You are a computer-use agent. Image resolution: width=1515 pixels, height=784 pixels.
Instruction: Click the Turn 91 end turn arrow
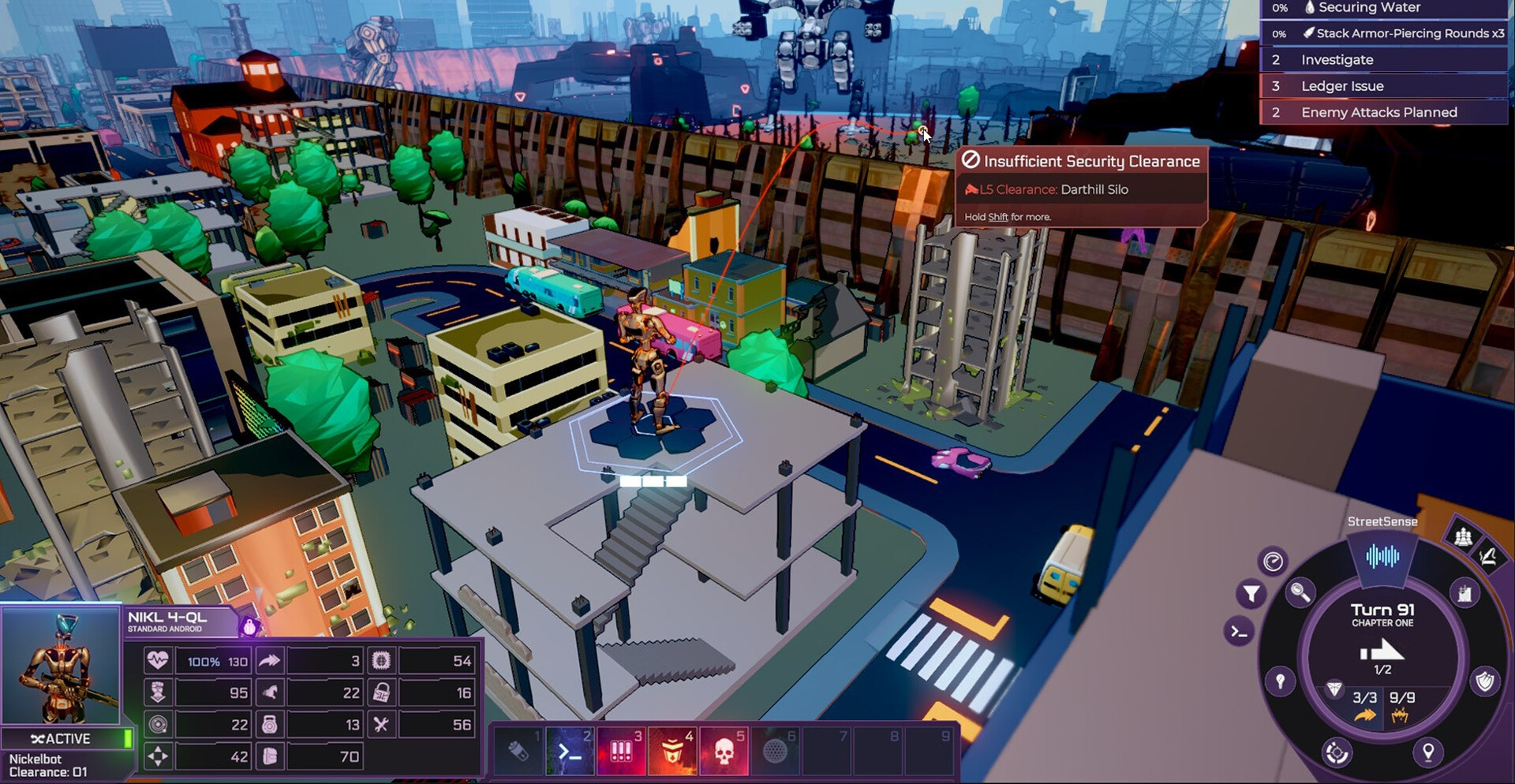(1382, 651)
